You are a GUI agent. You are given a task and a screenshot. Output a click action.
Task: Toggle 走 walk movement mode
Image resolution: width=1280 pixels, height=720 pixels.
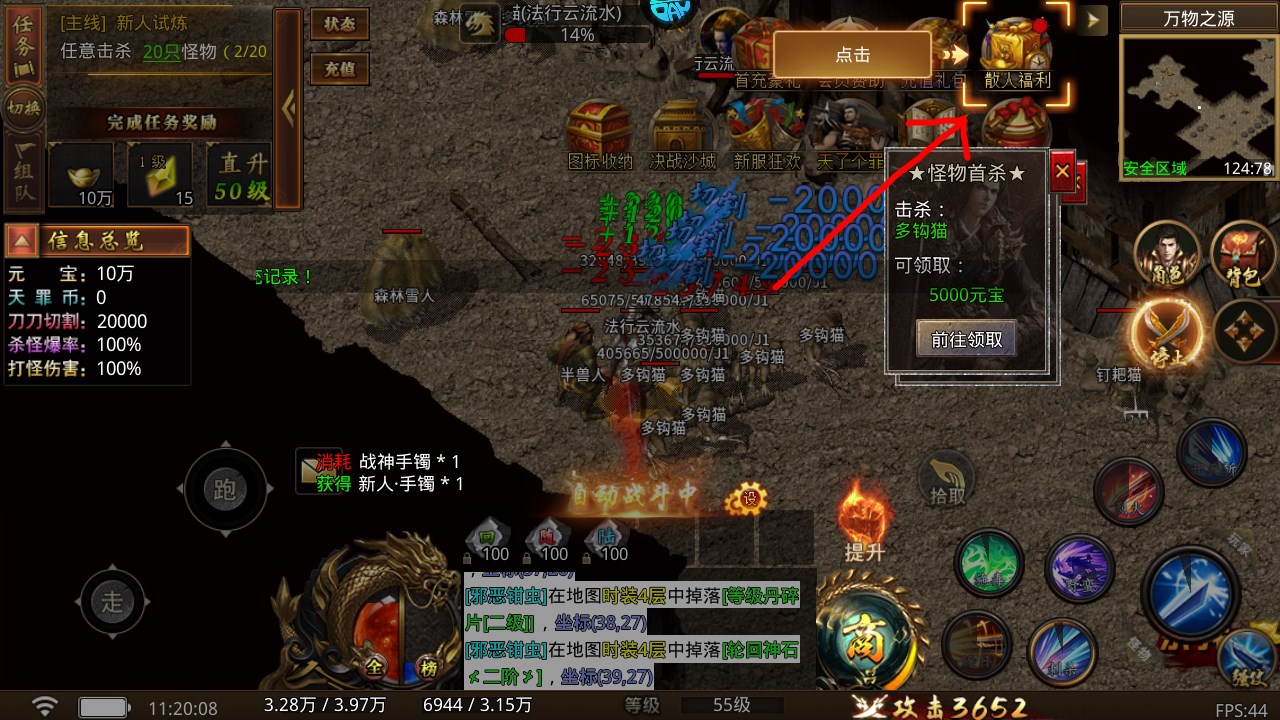(x=113, y=601)
